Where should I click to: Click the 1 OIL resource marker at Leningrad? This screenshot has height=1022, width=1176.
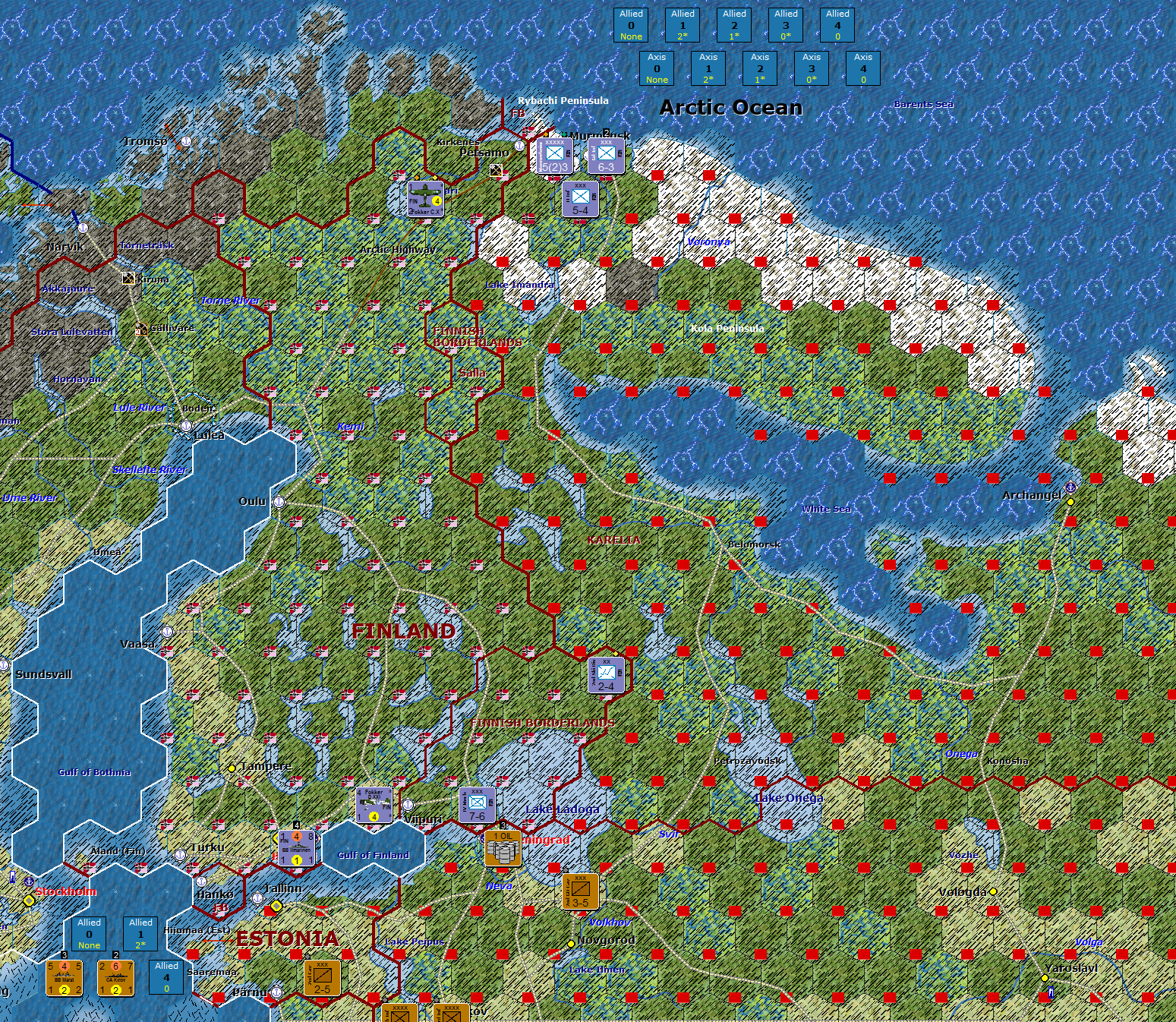coord(503,849)
